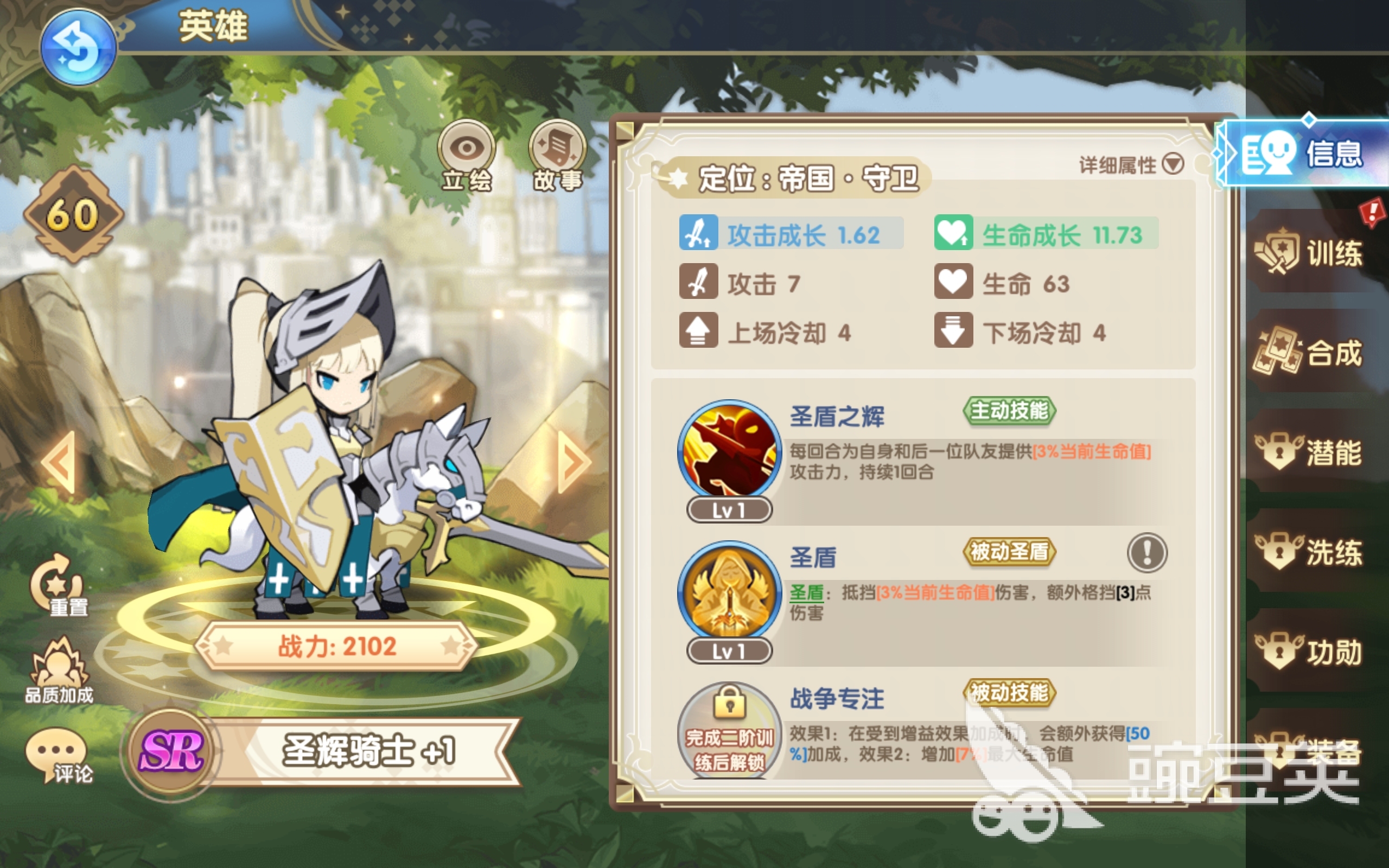
Task: Tap the exclamation info button beside 圣盾
Action: point(1147,553)
